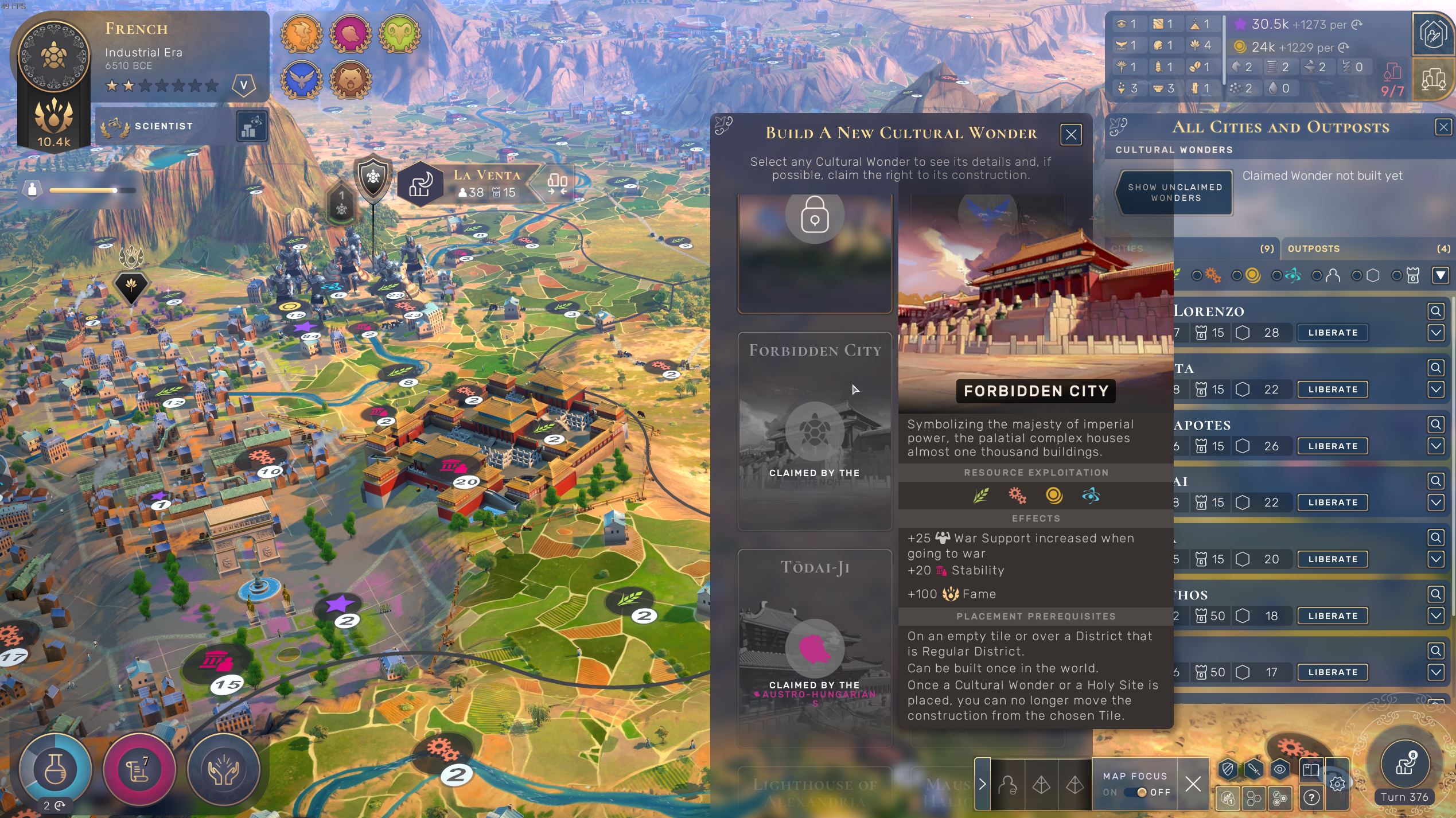The image size is (1456, 818).
Task: Click the orange griffin empire emblem
Action: (302, 34)
